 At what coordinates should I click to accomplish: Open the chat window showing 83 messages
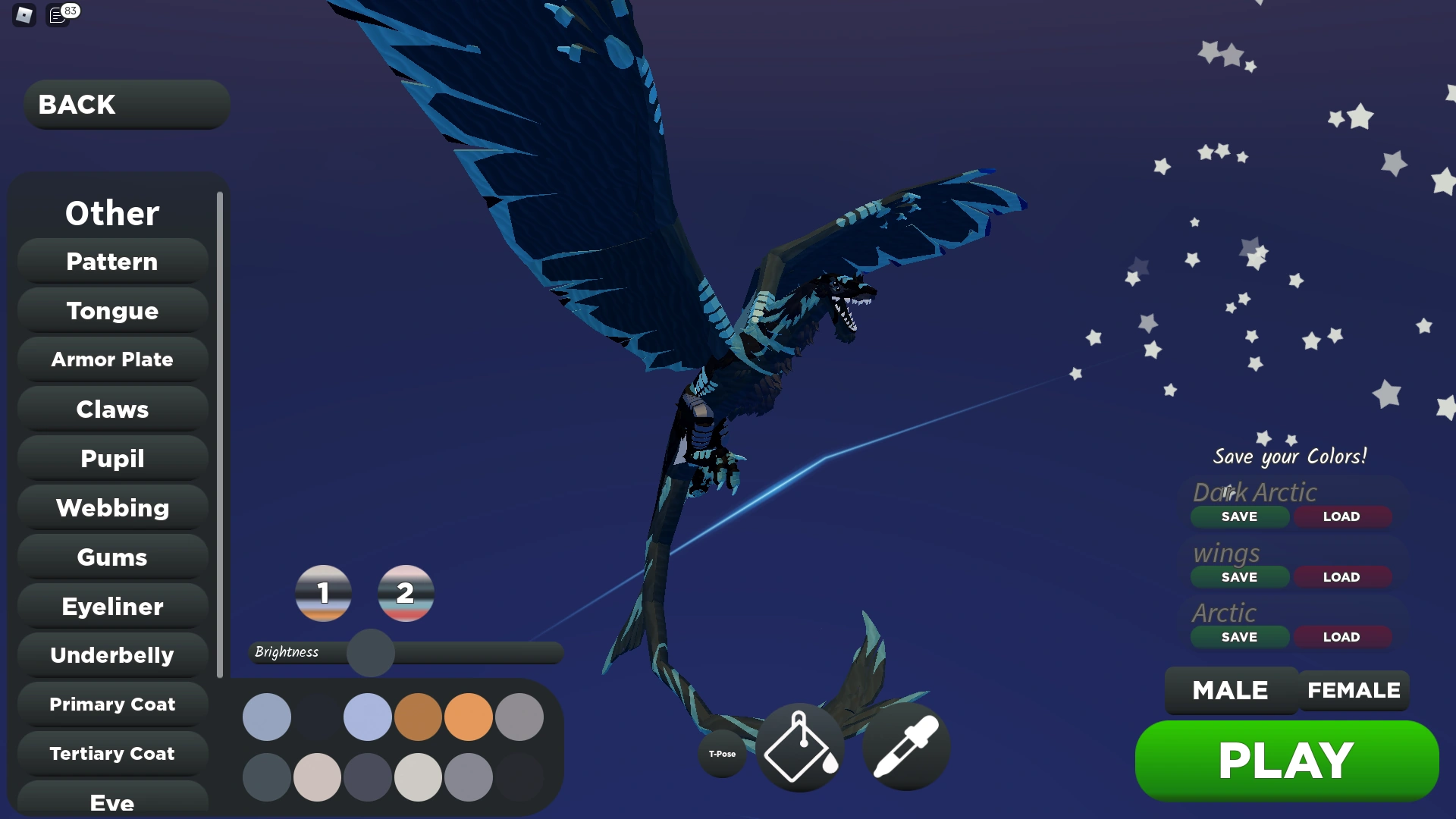pyautogui.click(x=59, y=15)
